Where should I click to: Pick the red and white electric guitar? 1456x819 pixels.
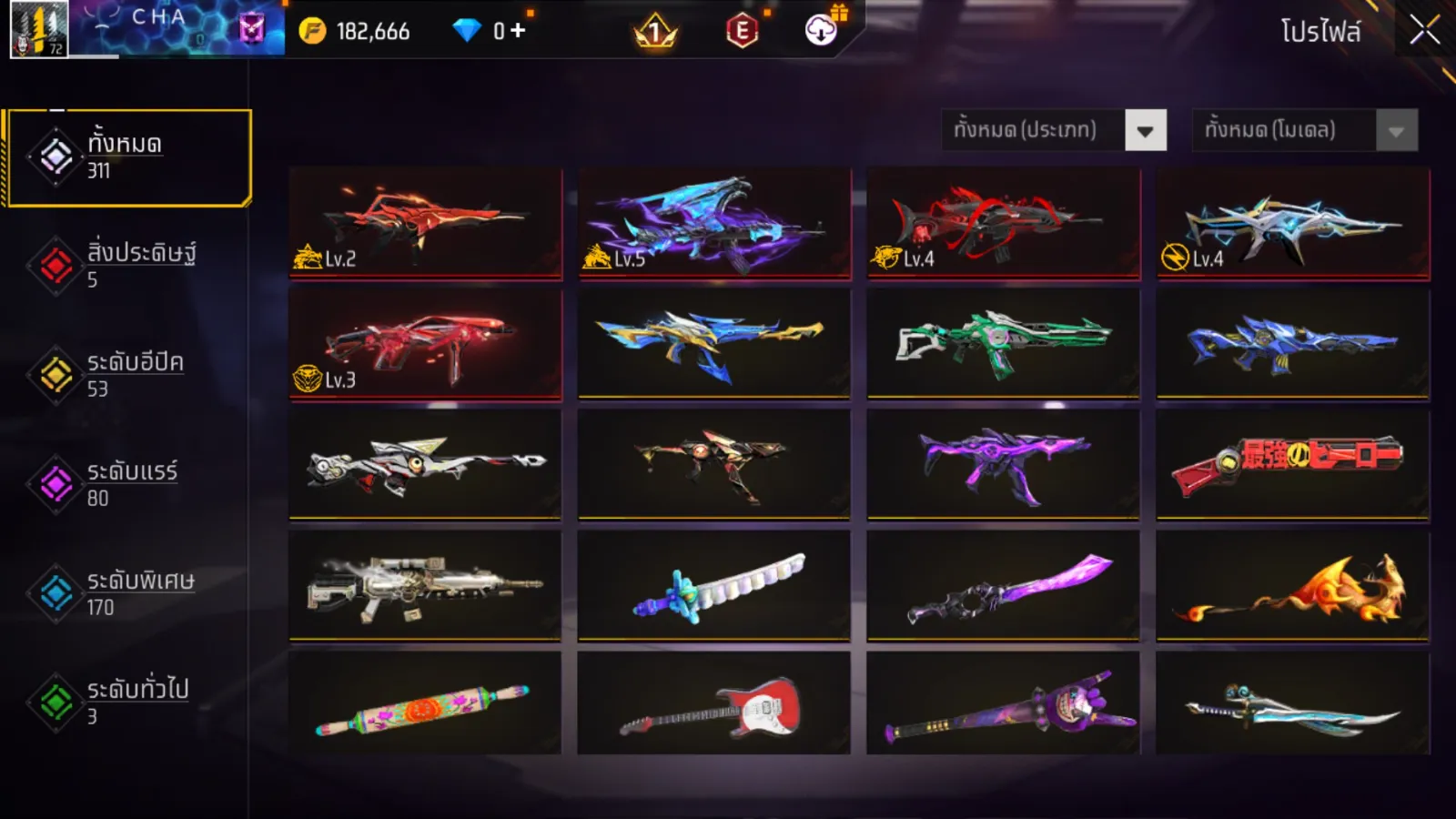(714, 703)
